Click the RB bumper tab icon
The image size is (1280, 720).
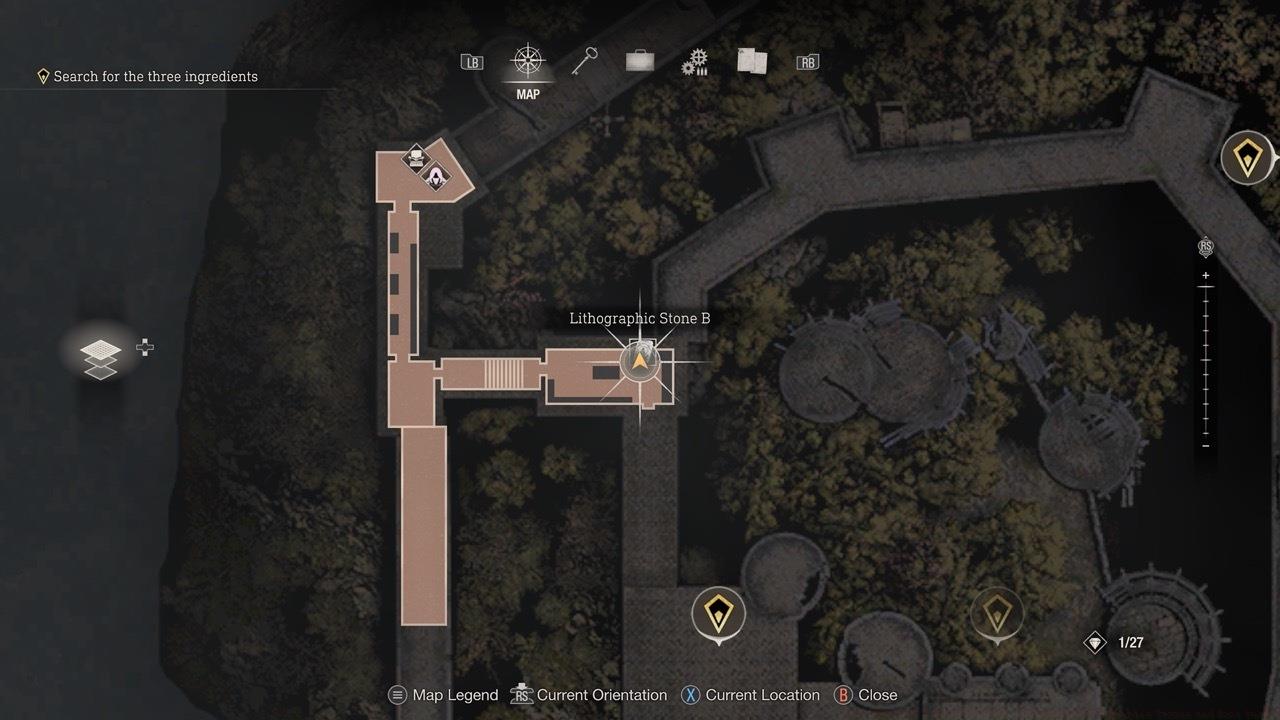click(x=807, y=60)
